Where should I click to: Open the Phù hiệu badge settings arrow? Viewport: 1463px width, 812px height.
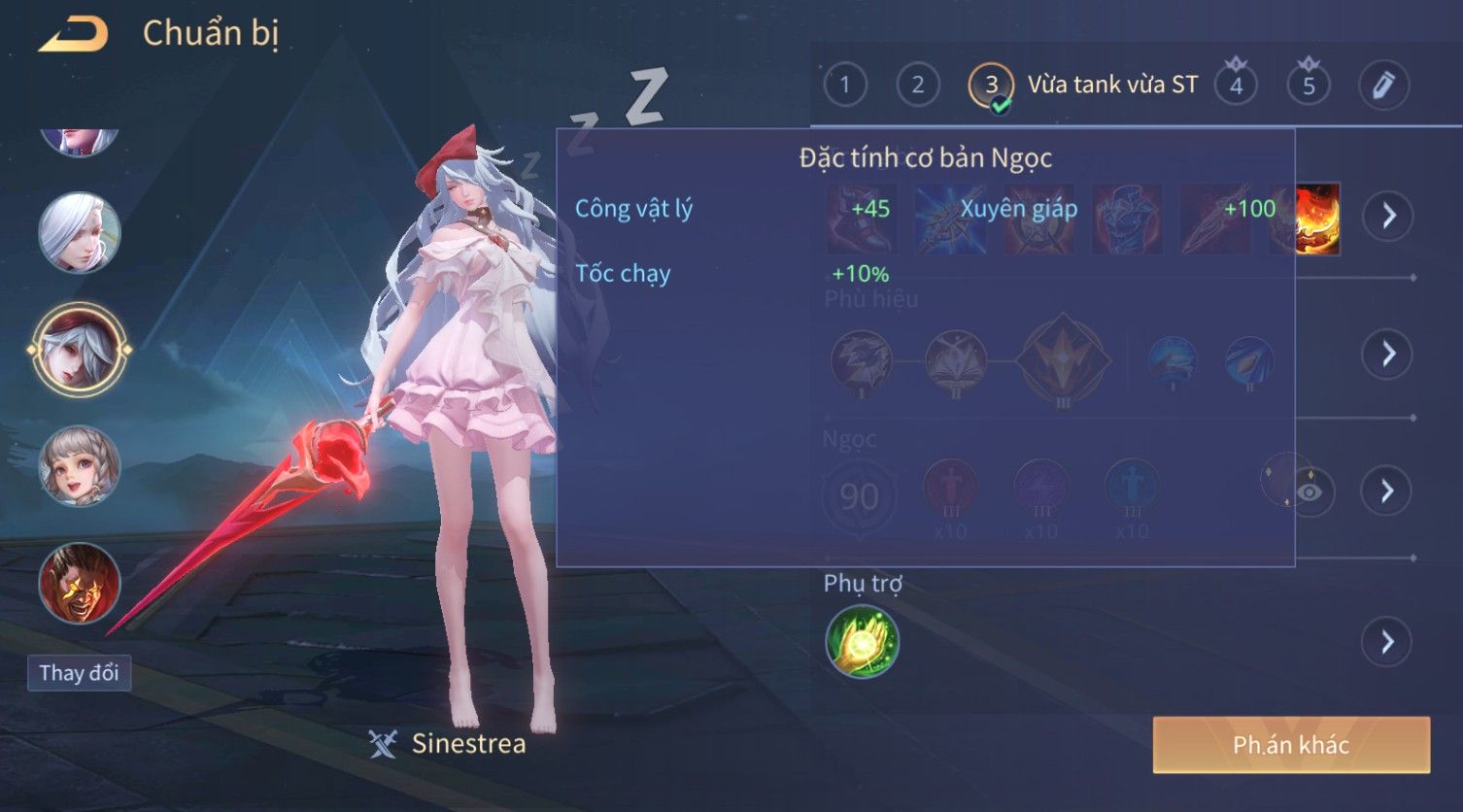click(x=1386, y=354)
